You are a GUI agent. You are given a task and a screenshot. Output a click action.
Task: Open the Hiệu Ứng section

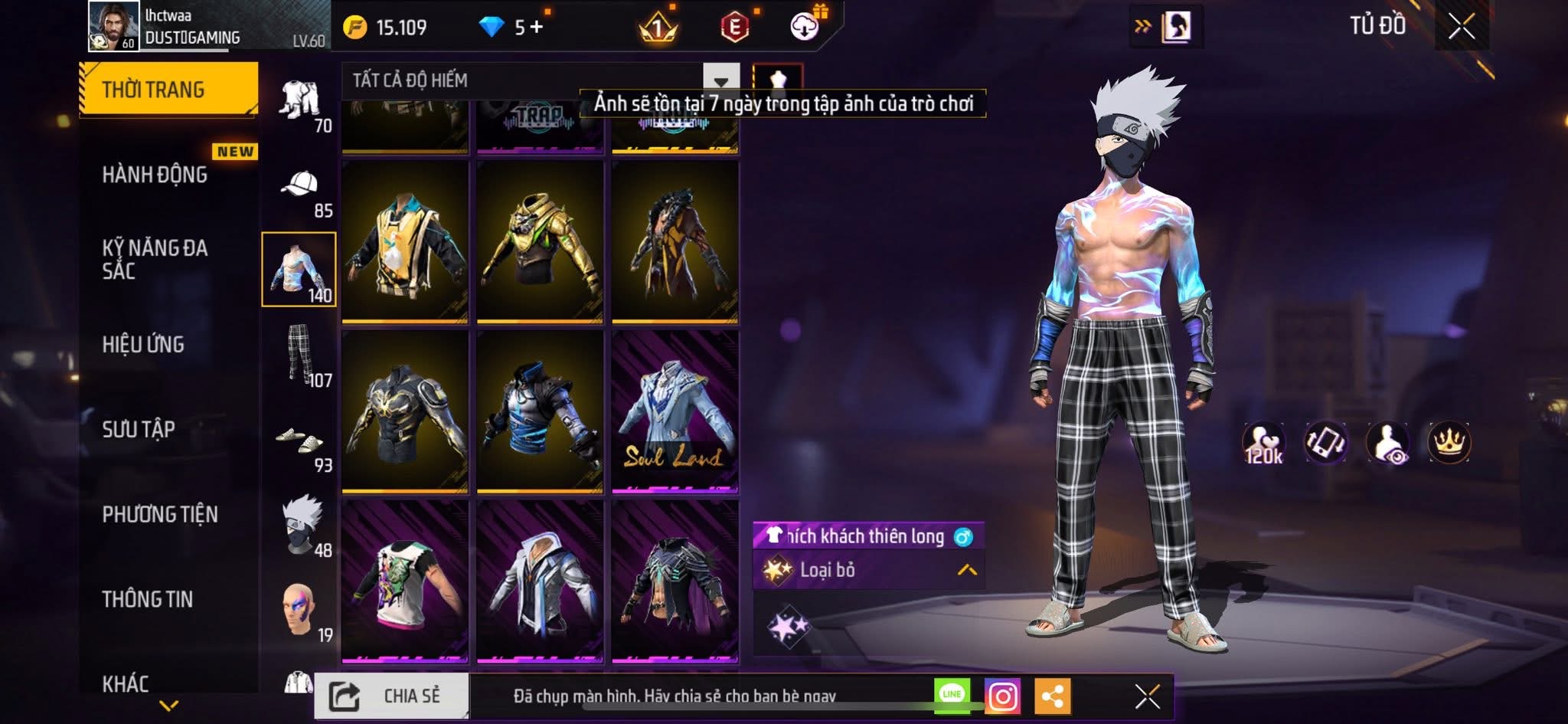(143, 345)
